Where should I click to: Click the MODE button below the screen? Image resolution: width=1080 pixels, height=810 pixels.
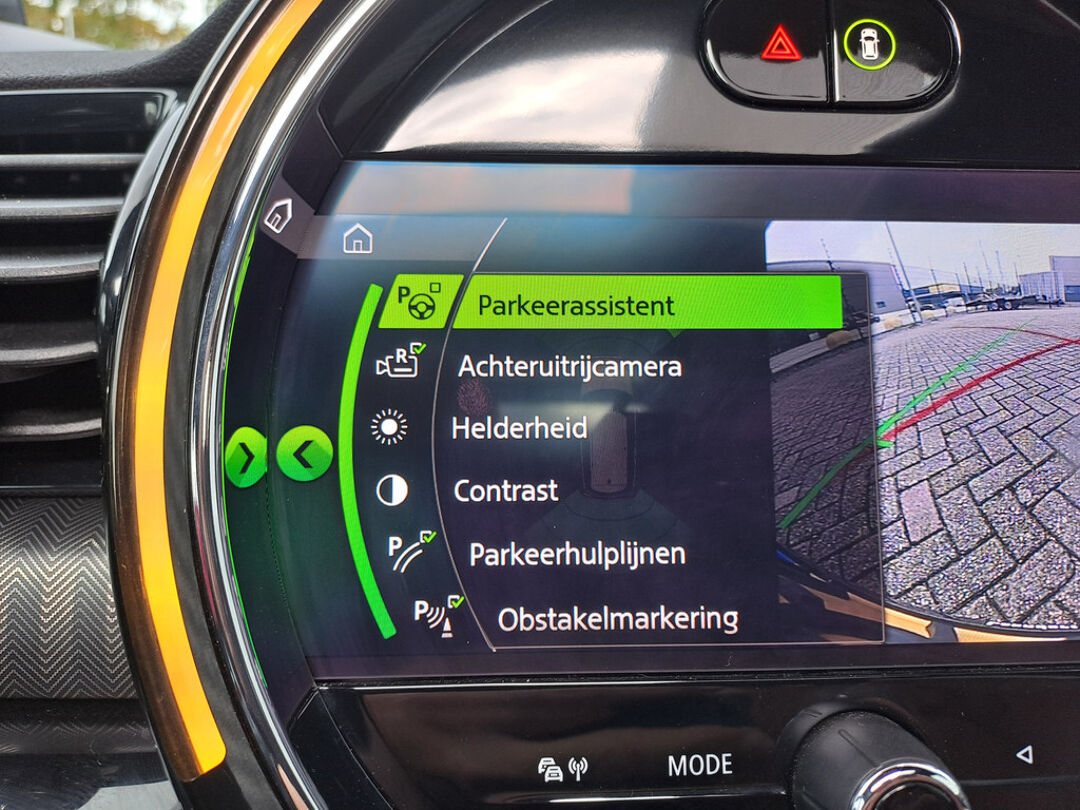click(x=700, y=766)
